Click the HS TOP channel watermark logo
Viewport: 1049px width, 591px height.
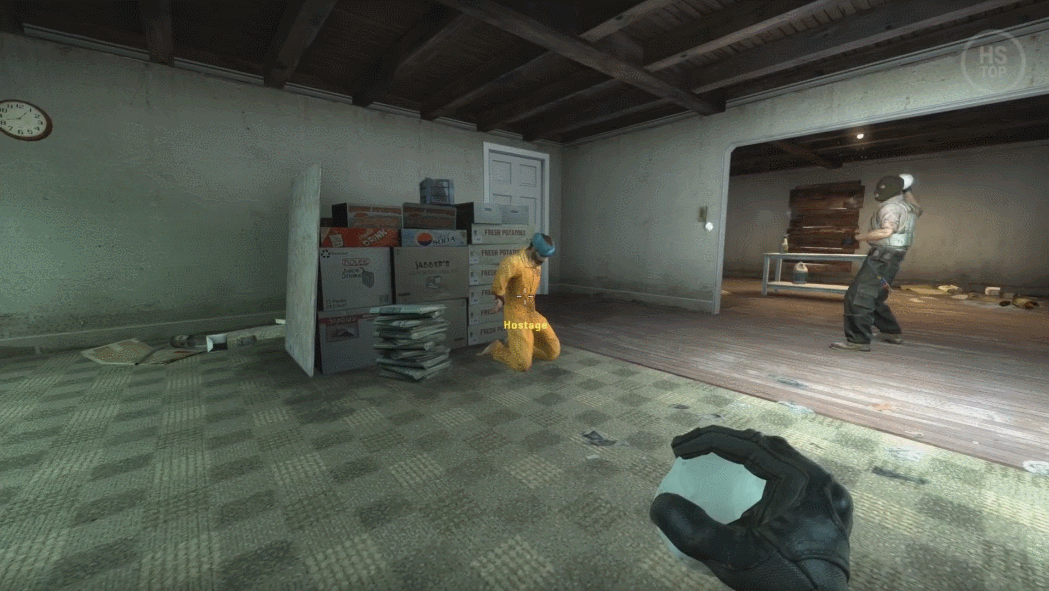[x=993, y=62]
